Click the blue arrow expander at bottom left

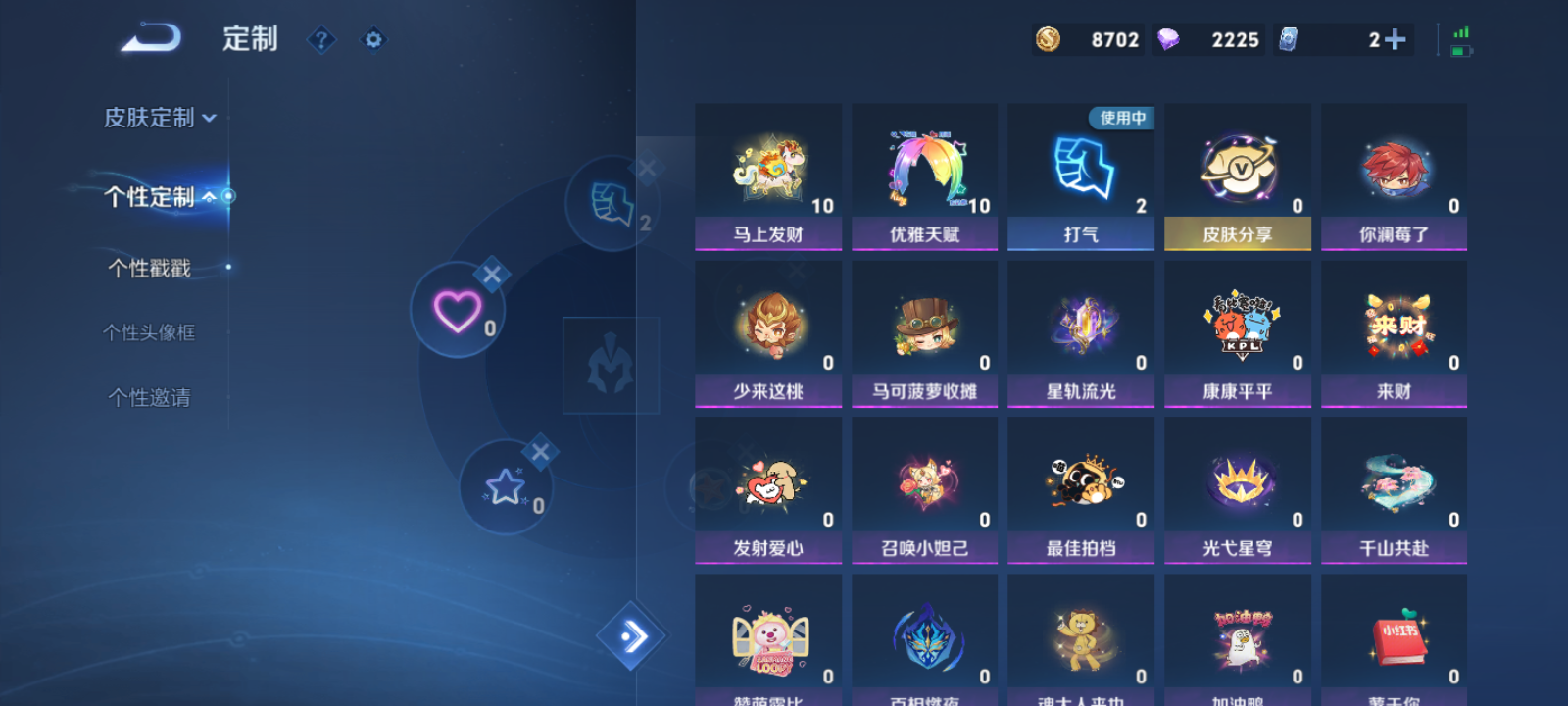point(630,636)
